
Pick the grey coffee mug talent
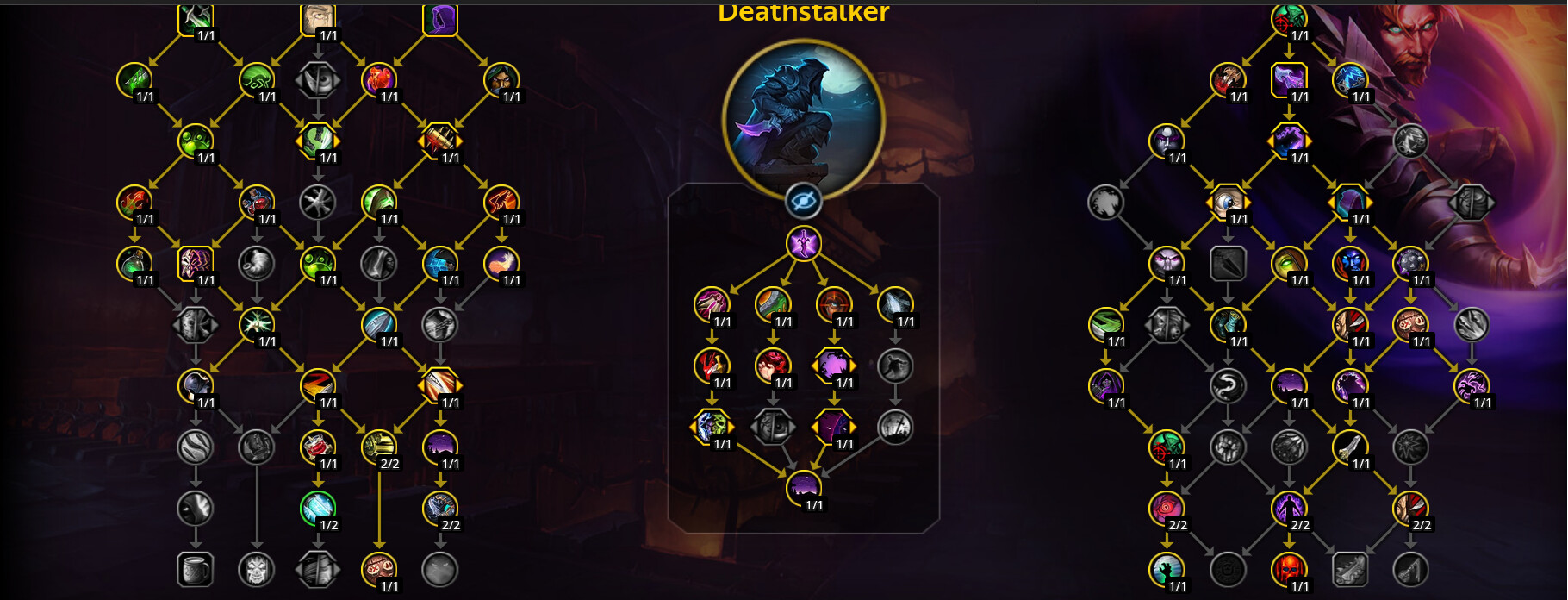tap(195, 569)
